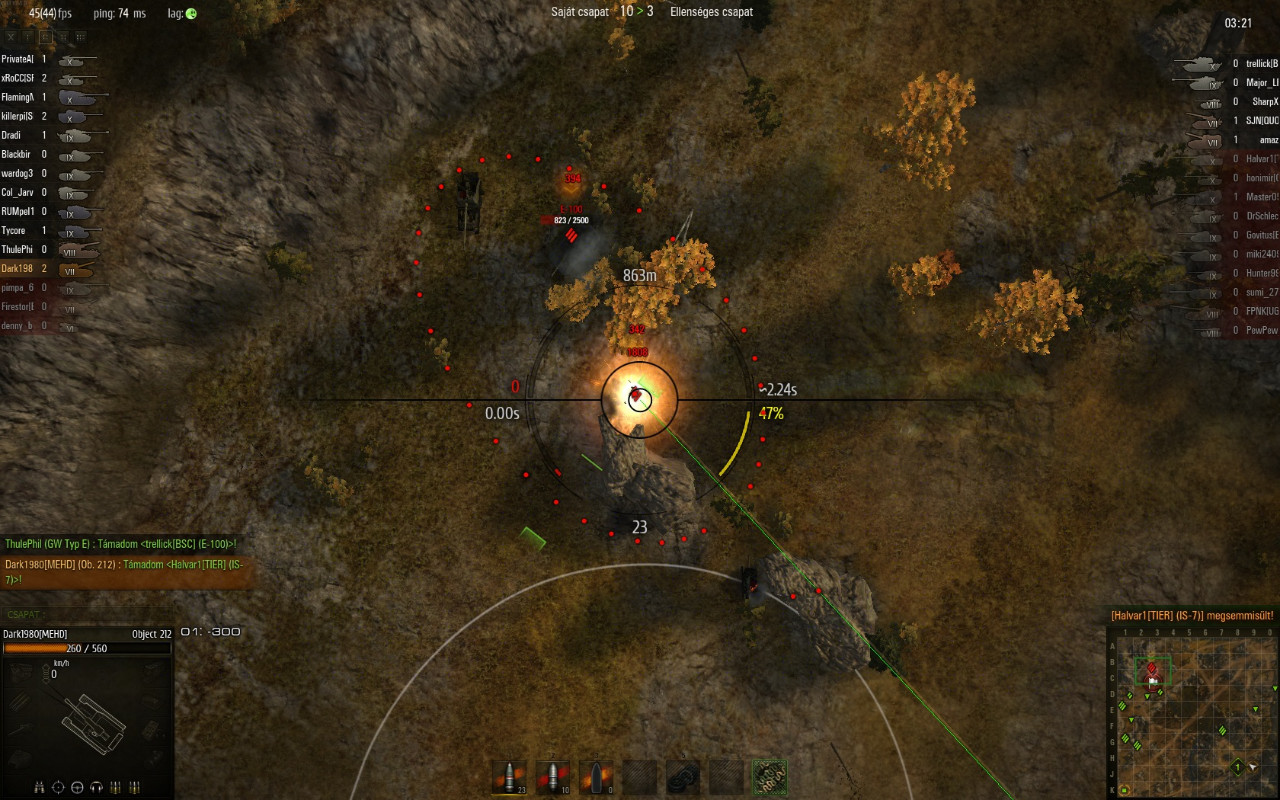This screenshot has height=800, width=1280.
Task: Select the Tycore row in allied list
Action: pyautogui.click(x=40, y=231)
